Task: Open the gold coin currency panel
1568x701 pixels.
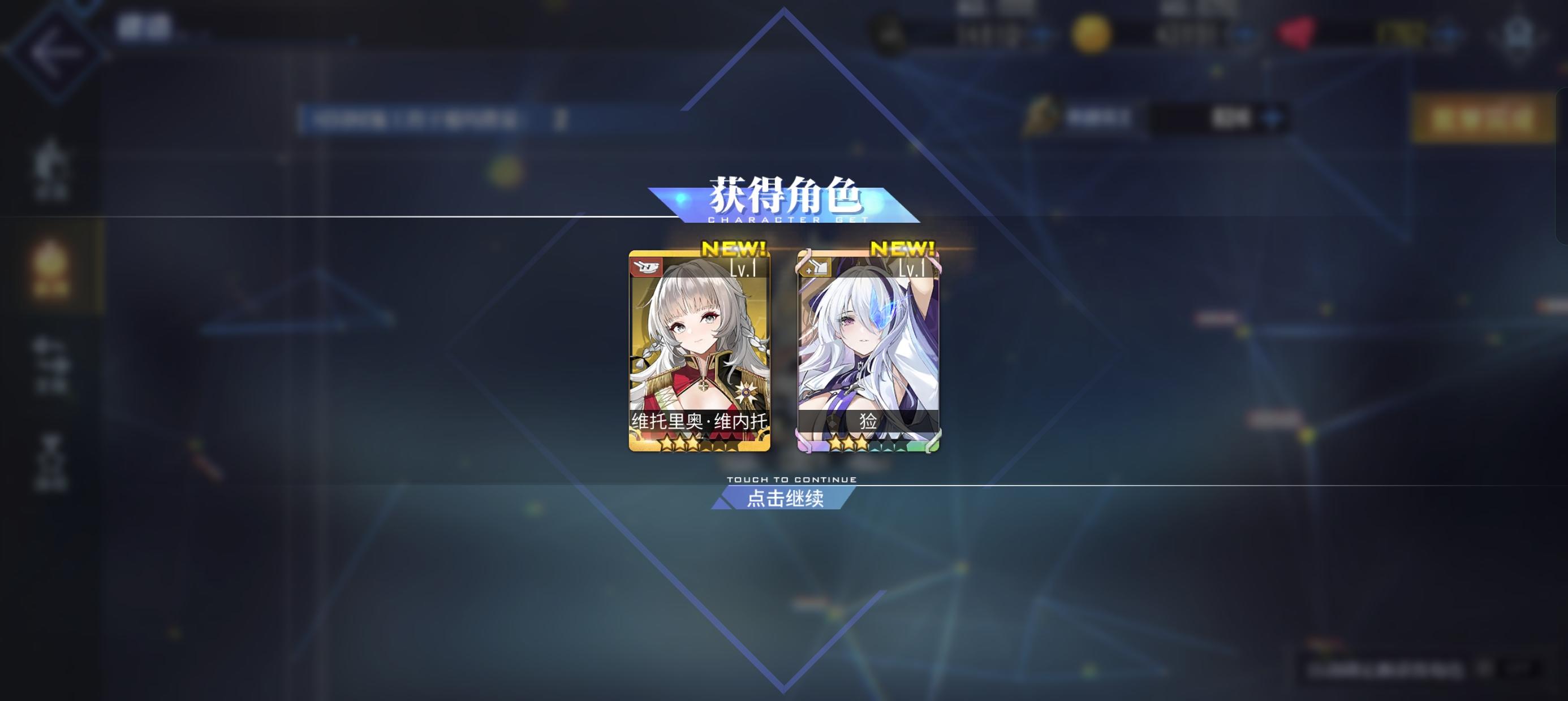Action: pyautogui.click(x=1092, y=32)
